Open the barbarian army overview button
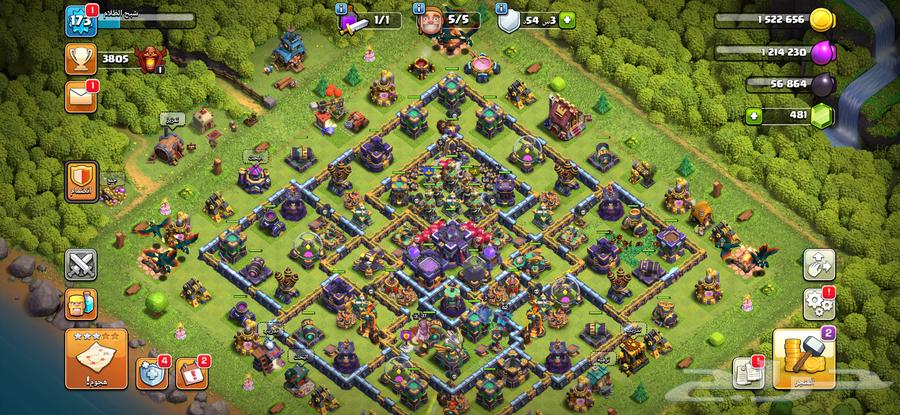 [81, 304]
